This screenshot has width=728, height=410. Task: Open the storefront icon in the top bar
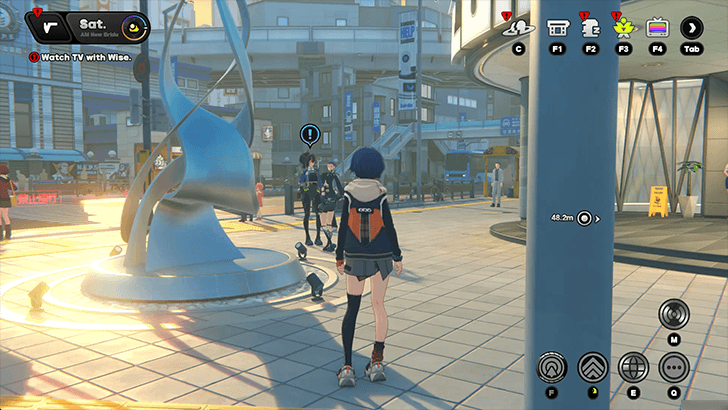[559, 28]
